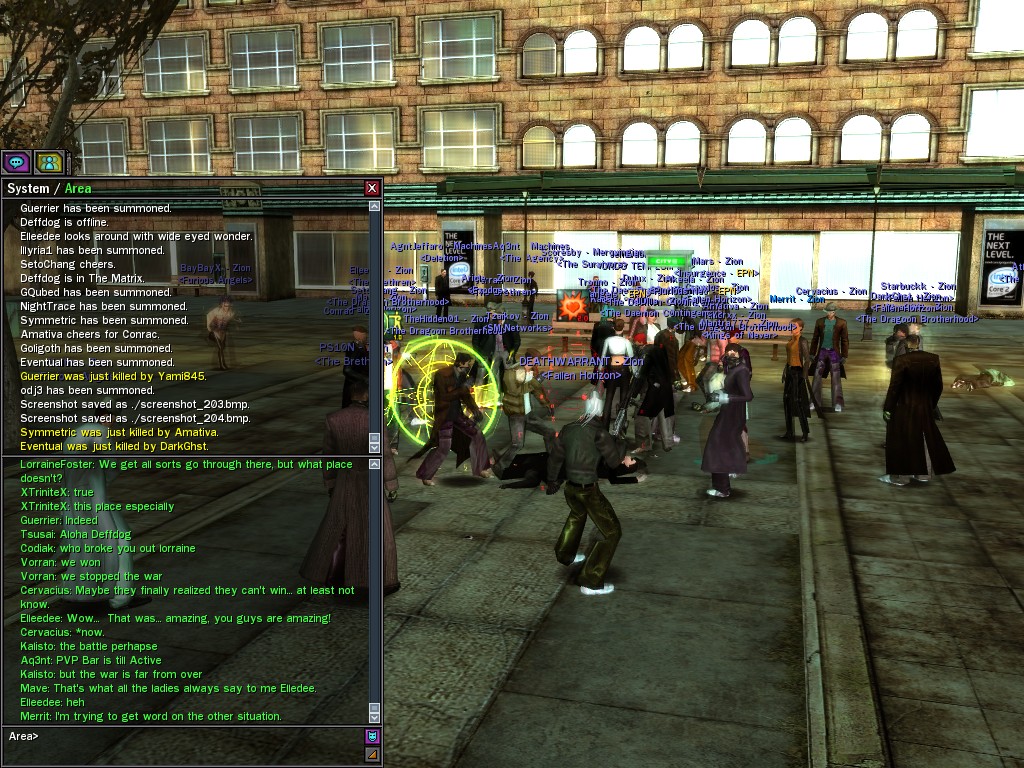Close the System / Area chat window
Image resolution: width=1024 pixels, height=768 pixels.
(x=372, y=188)
